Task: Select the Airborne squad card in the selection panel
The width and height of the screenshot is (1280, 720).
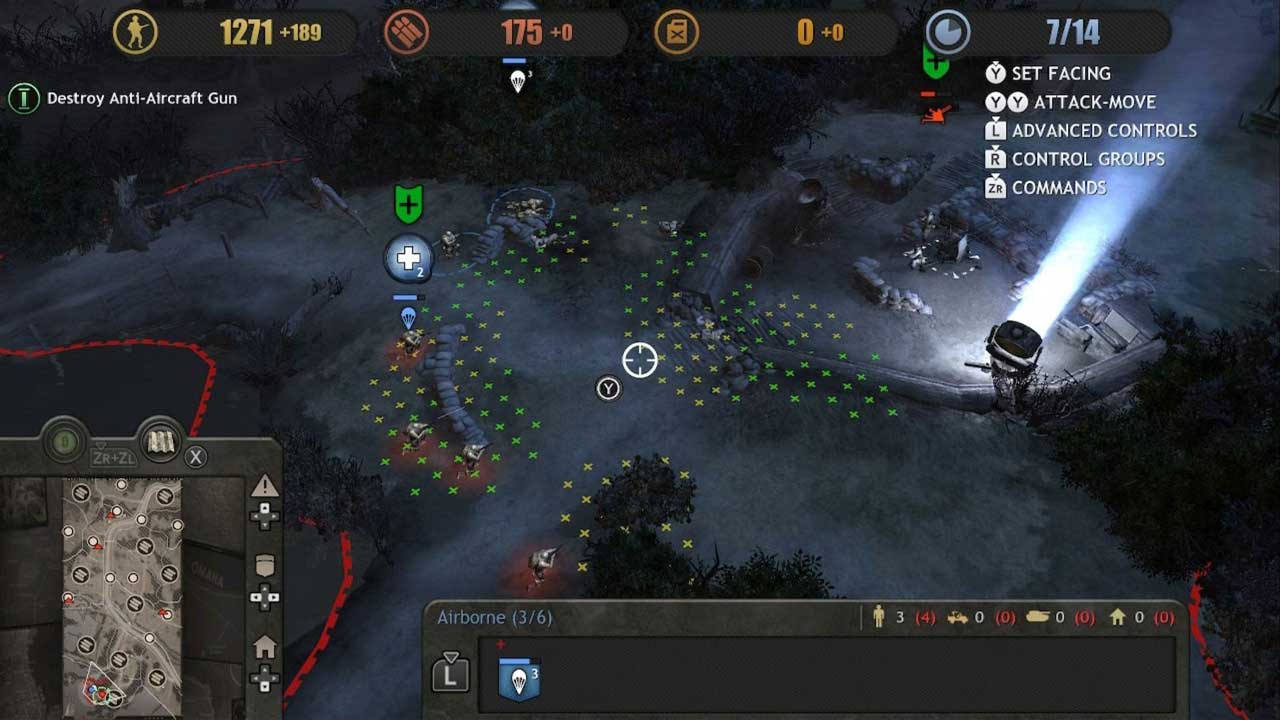Action: pyautogui.click(x=518, y=679)
